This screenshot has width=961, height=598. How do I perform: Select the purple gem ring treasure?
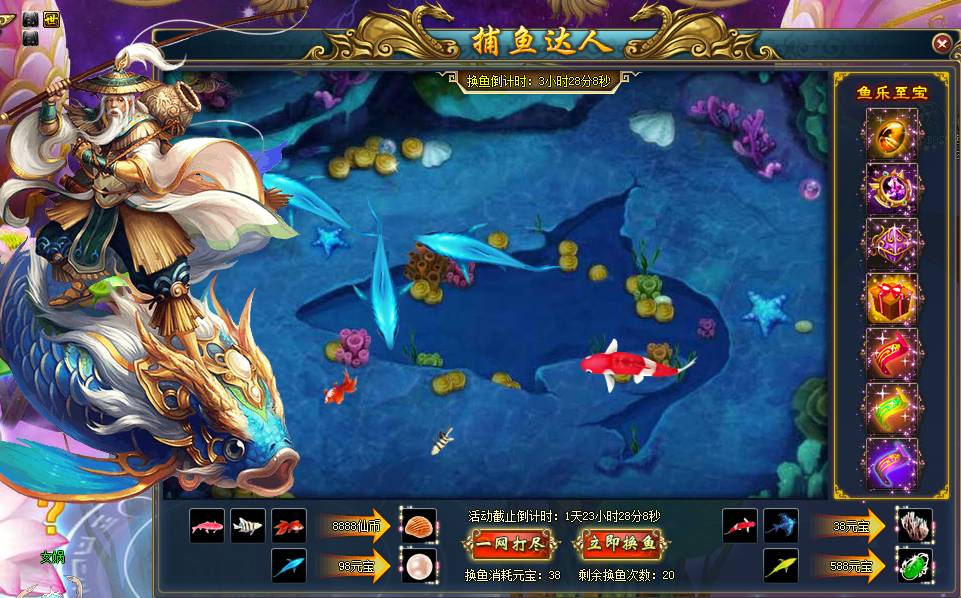(891, 189)
